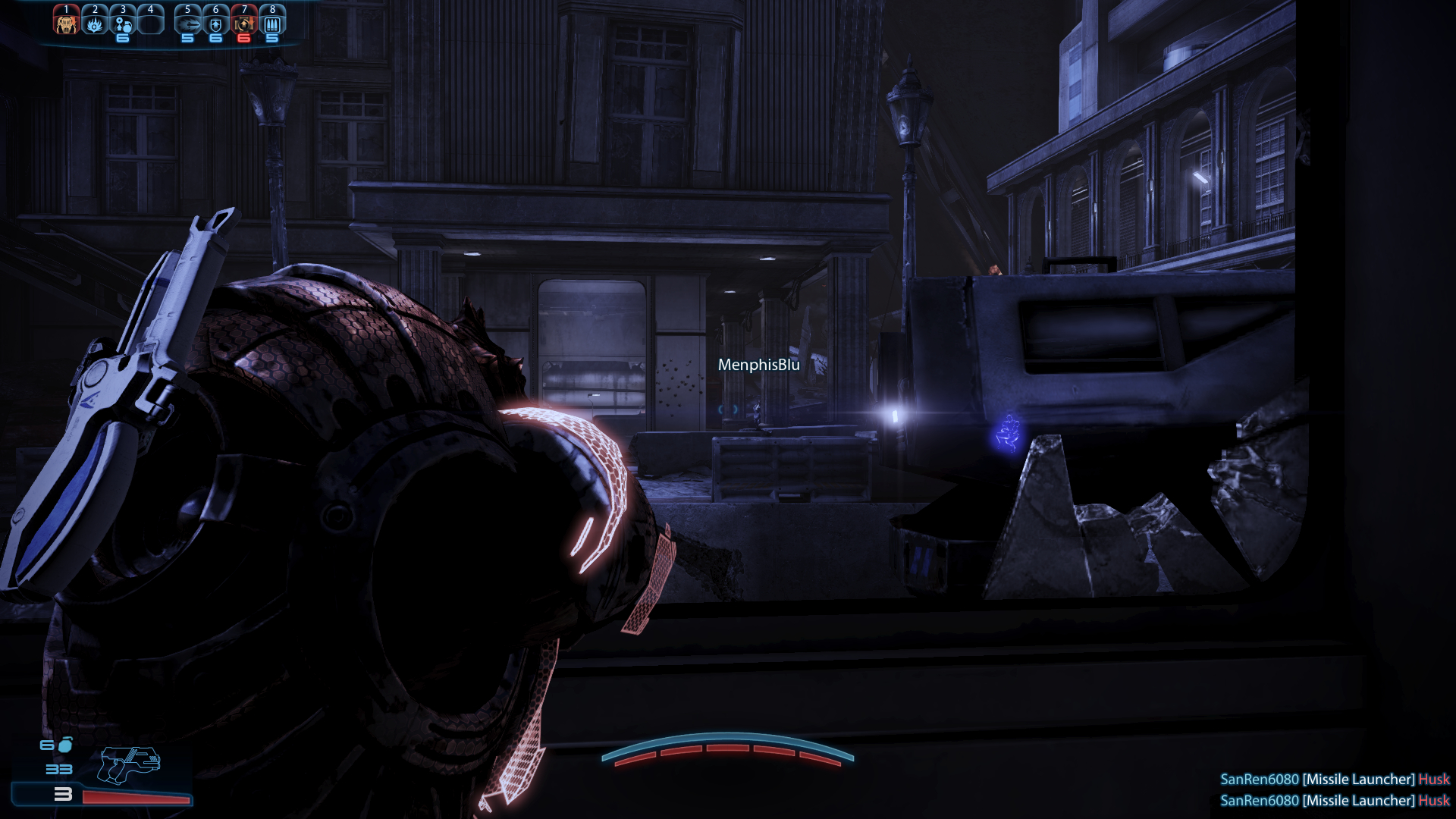Use the ammo pack consumable in slot 8
Viewport: 1456px width, 819px height.
pyautogui.click(x=272, y=24)
